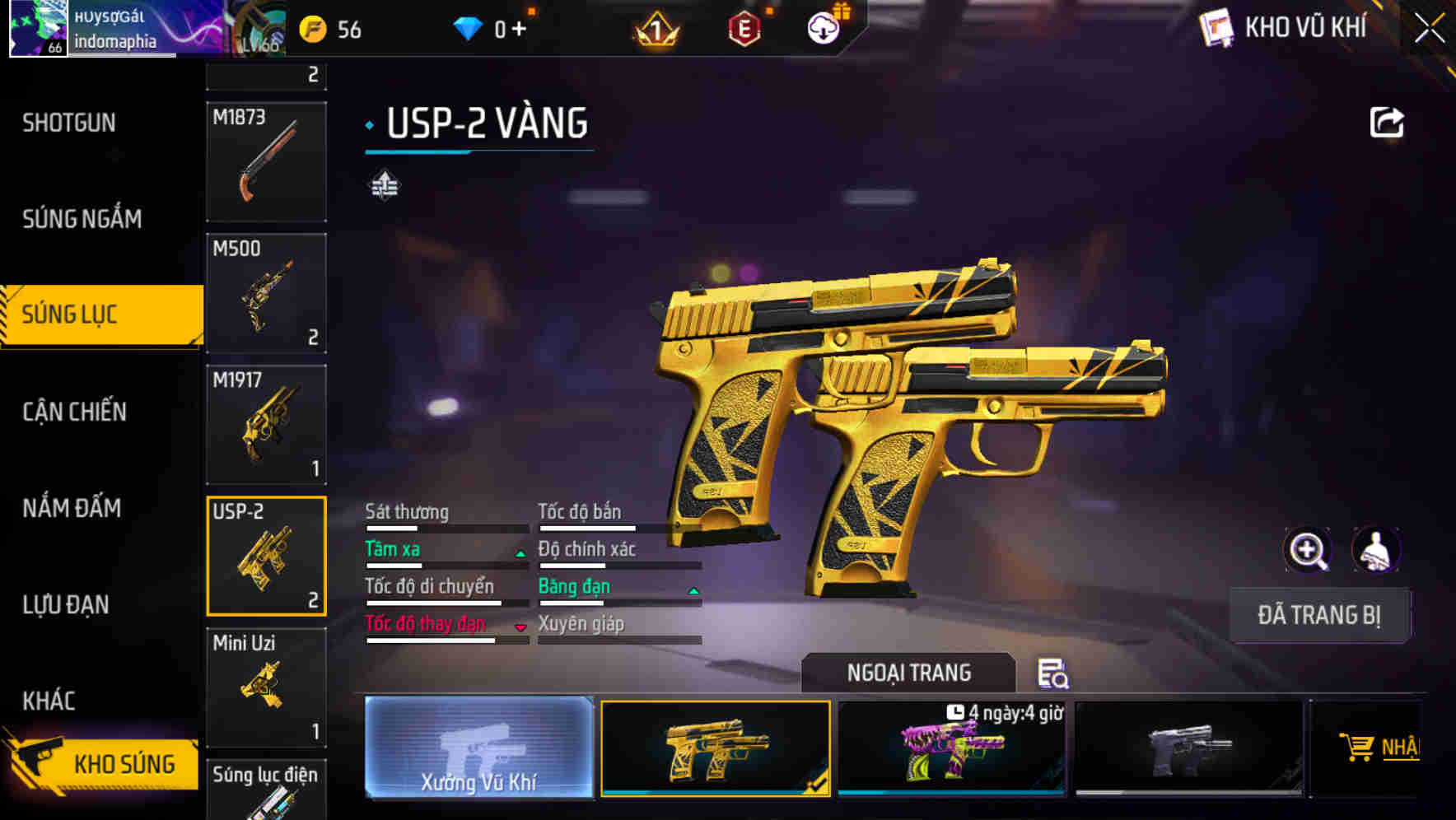Close the weapon vault screen

1430,29
